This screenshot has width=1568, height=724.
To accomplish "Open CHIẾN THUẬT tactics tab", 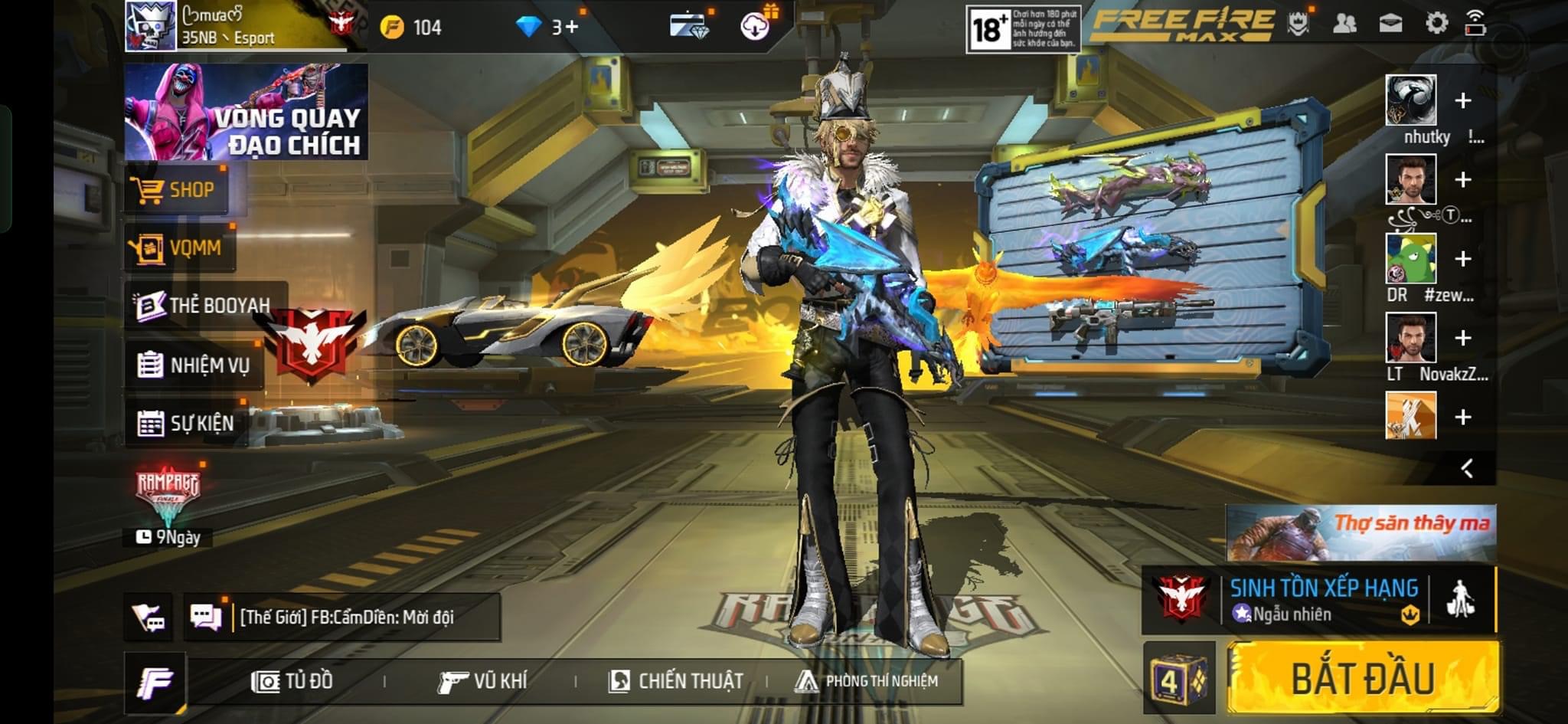I will coord(675,681).
